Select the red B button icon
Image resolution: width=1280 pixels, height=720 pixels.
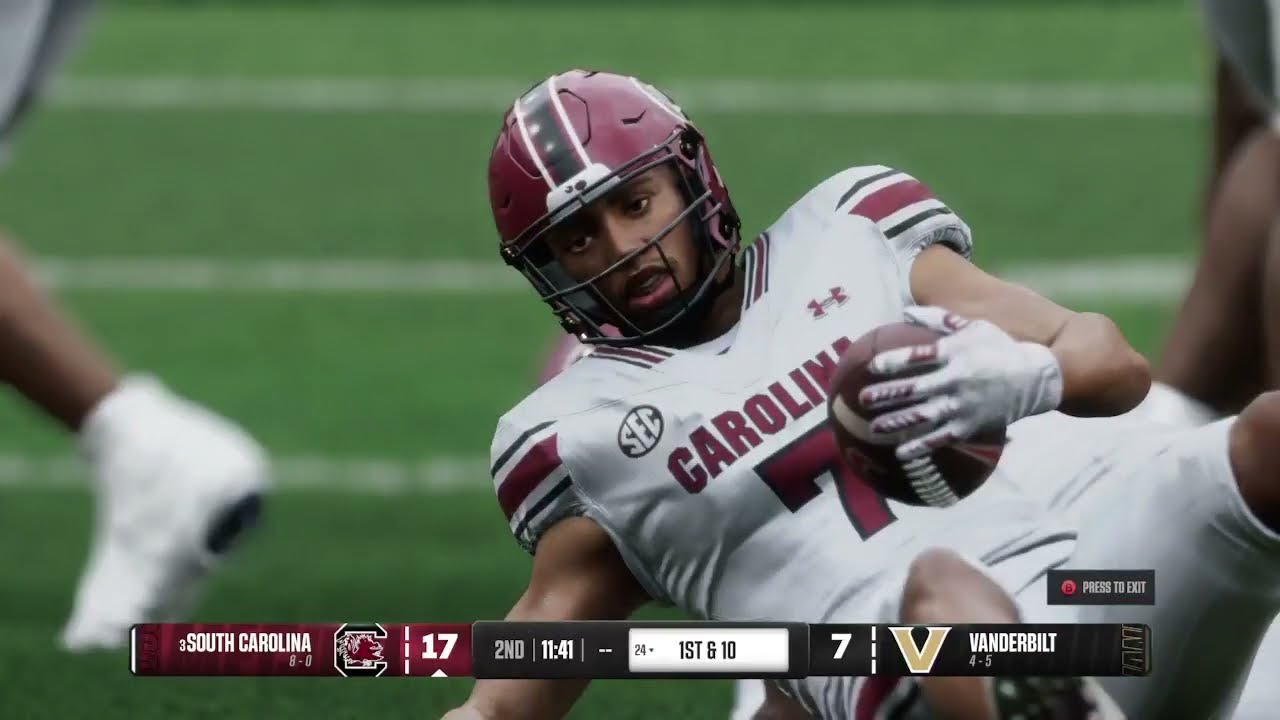pos(1068,589)
